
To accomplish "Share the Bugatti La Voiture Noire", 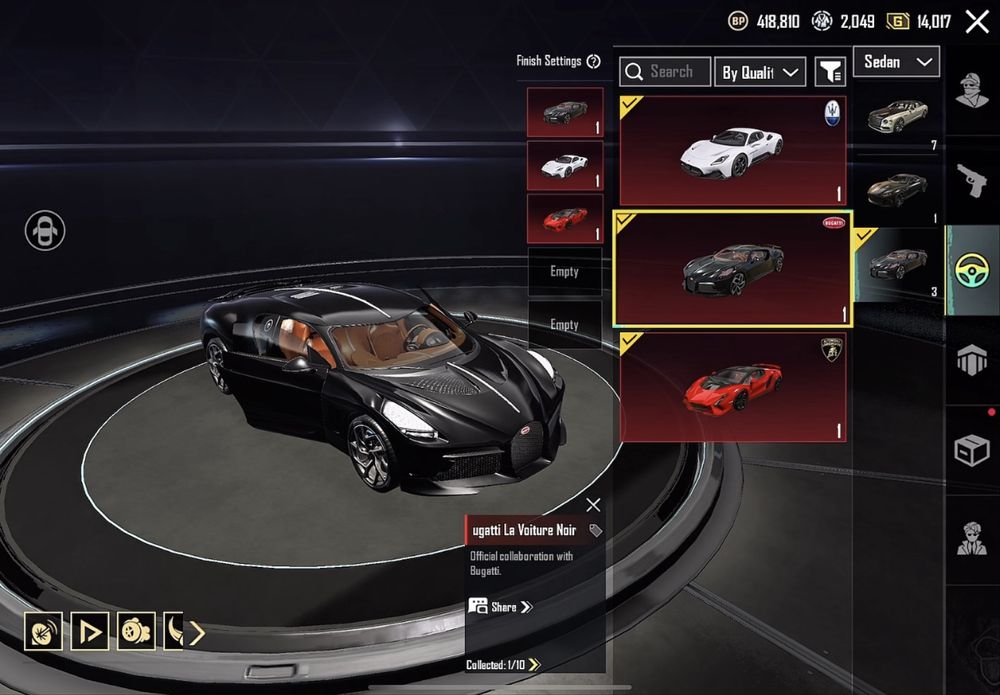I will click(x=500, y=606).
